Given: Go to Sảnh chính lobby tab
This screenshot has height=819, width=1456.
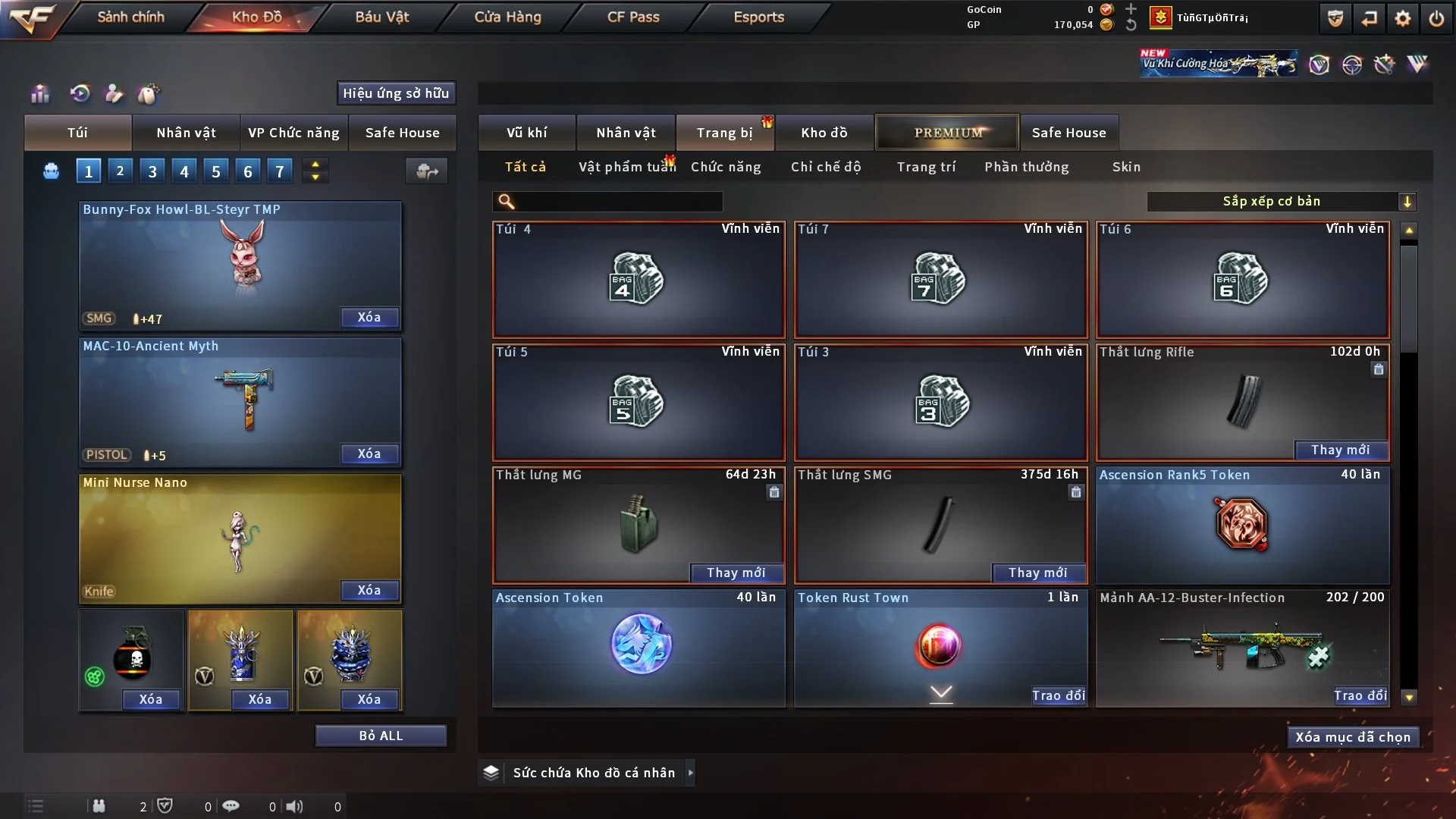Looking at the screenshot, I should click(x=130, y=17).
